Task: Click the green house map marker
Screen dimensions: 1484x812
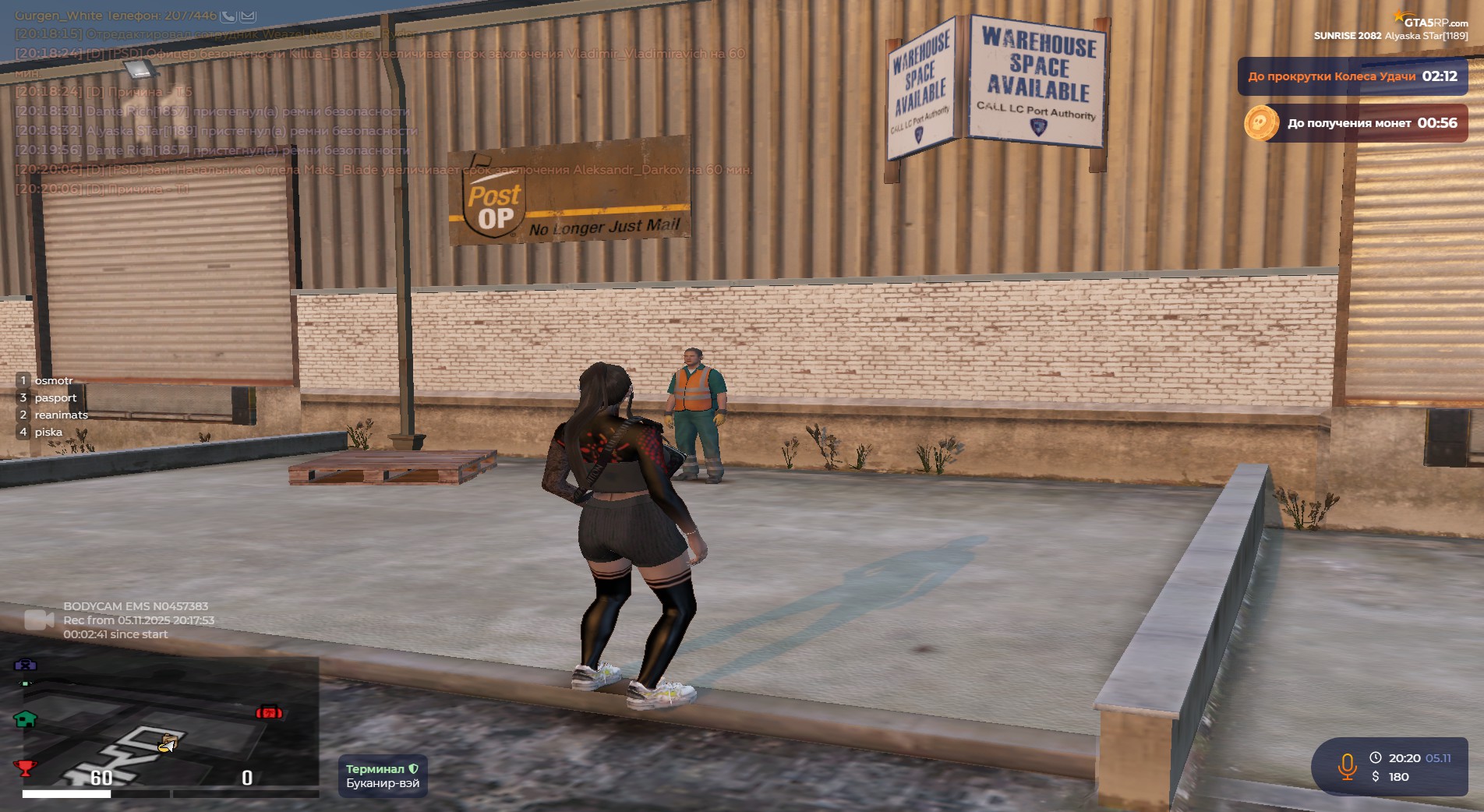Action: pos(26,718)
